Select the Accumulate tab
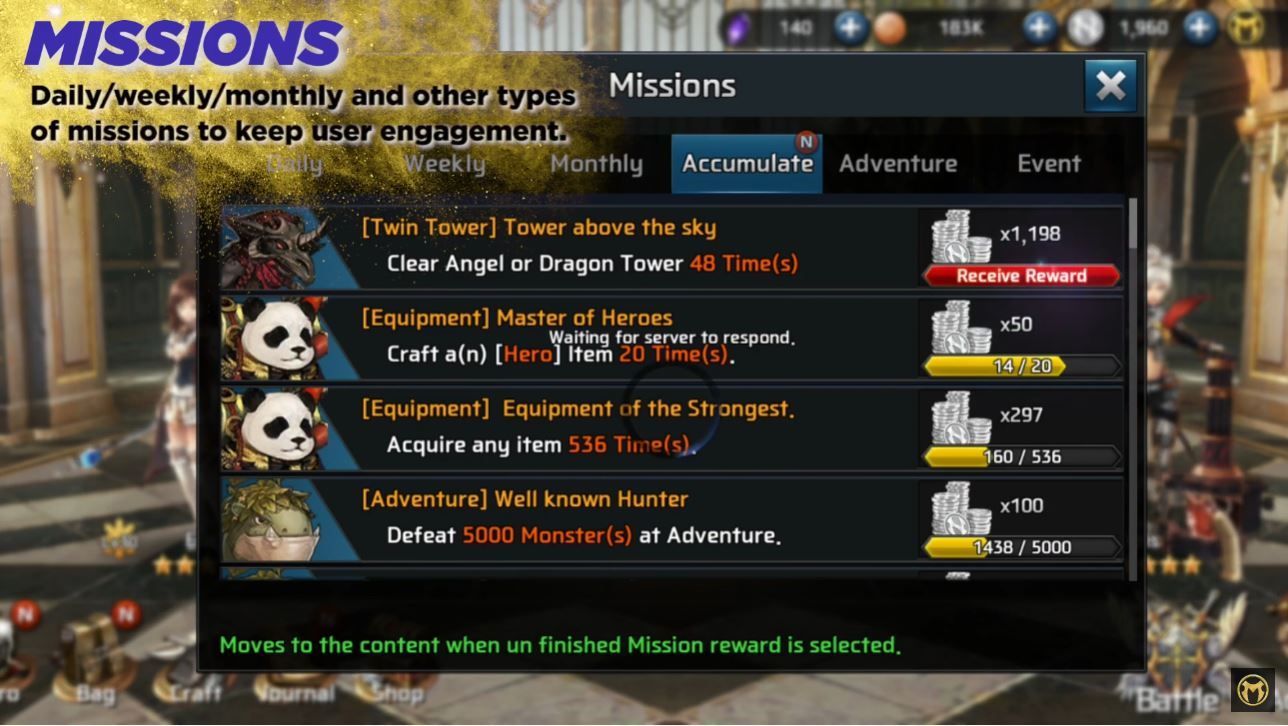Viewport: 1288px width, 726px height. pyautogui.click(x=747, y=164)
